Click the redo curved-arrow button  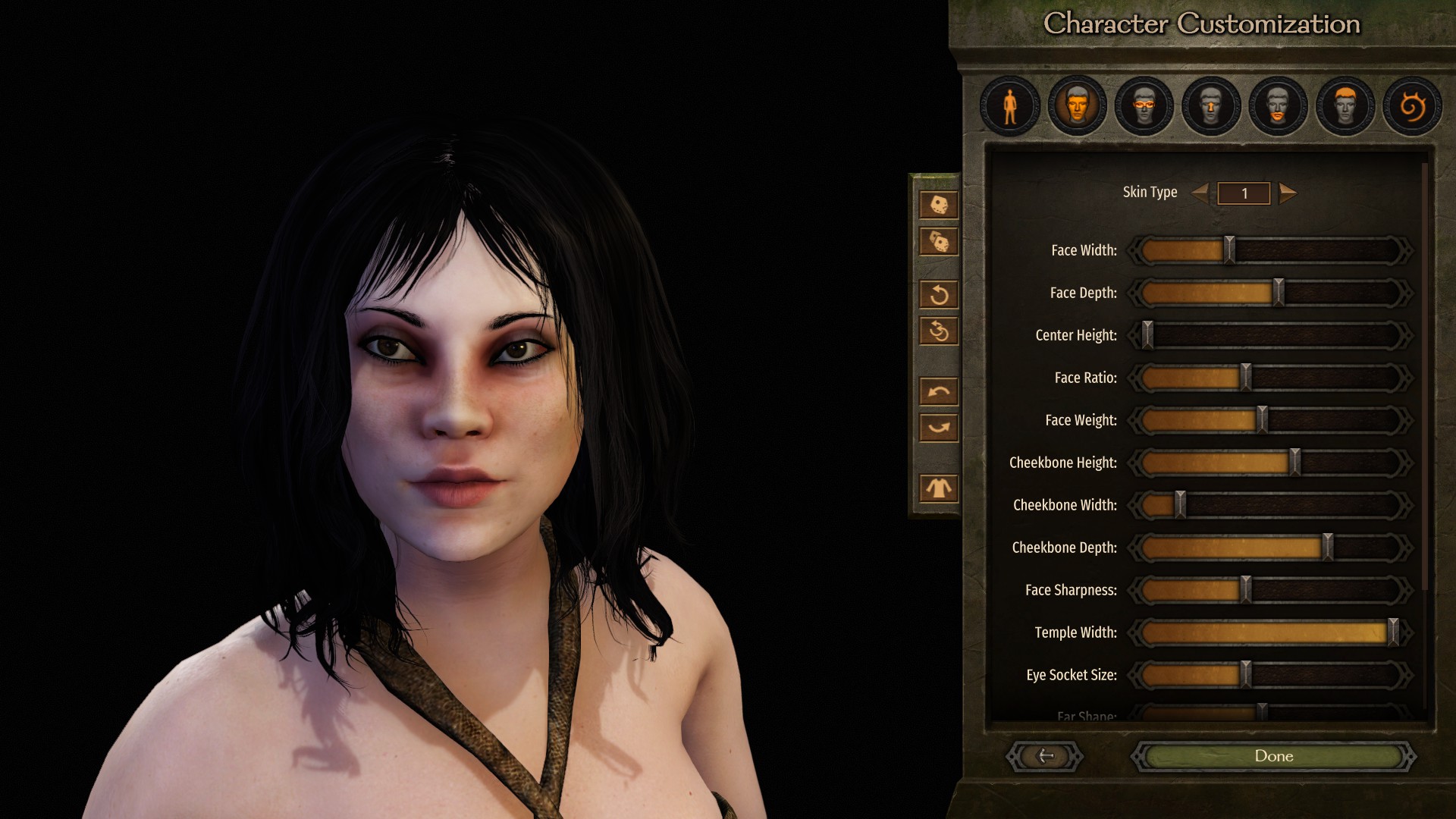click(x=938, y=428)
